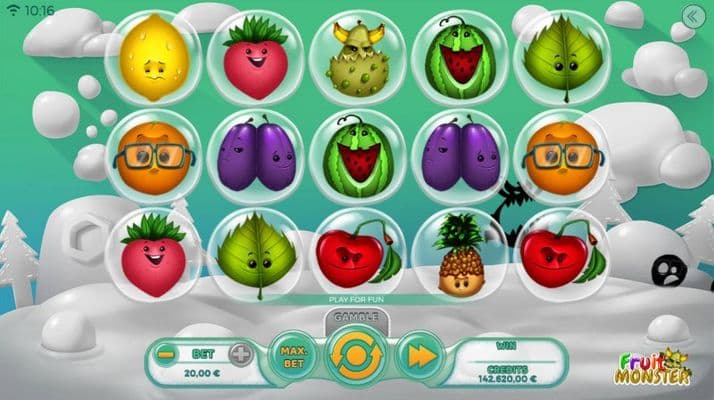Open the Gamble tab above the spin button
Viewport: 714px width, 400px height.
point(357,317)
